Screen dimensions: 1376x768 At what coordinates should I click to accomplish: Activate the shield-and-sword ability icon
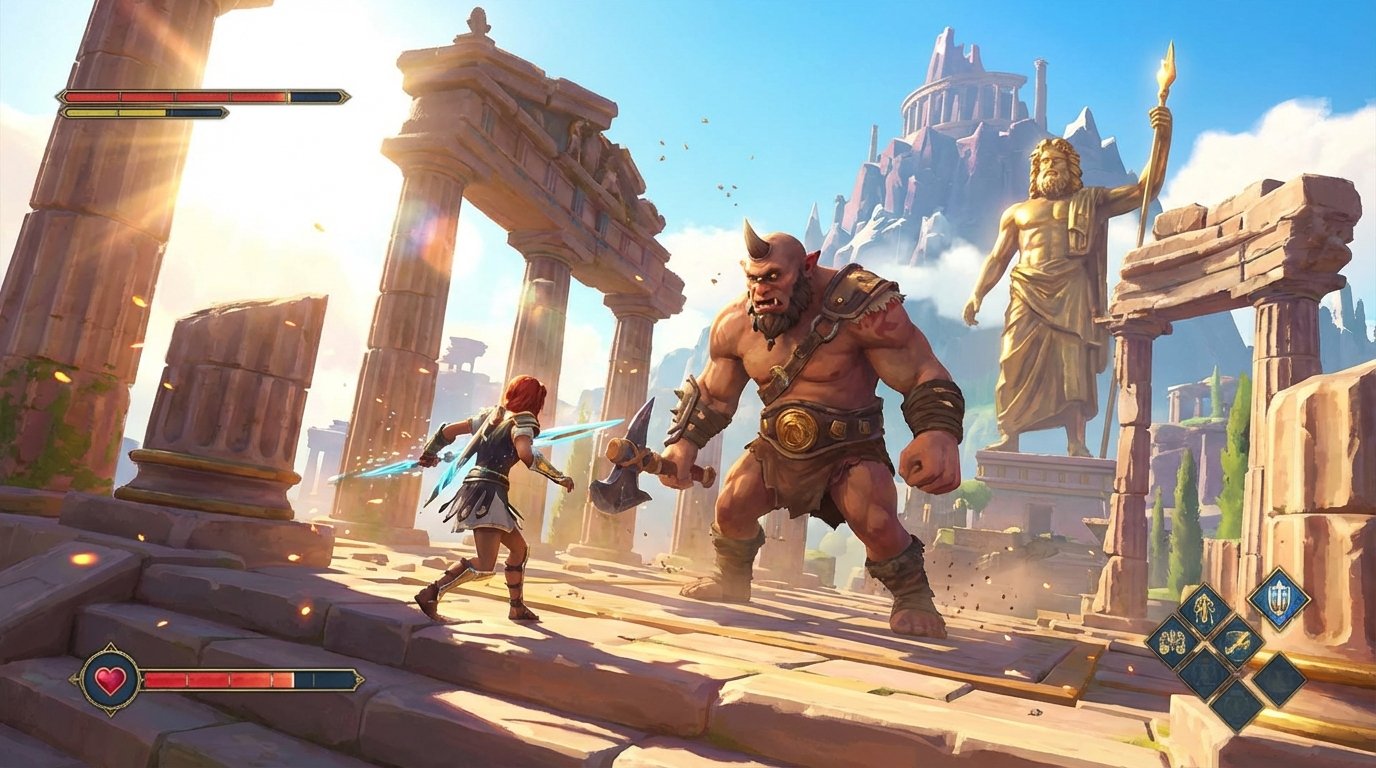[1281, 601]
